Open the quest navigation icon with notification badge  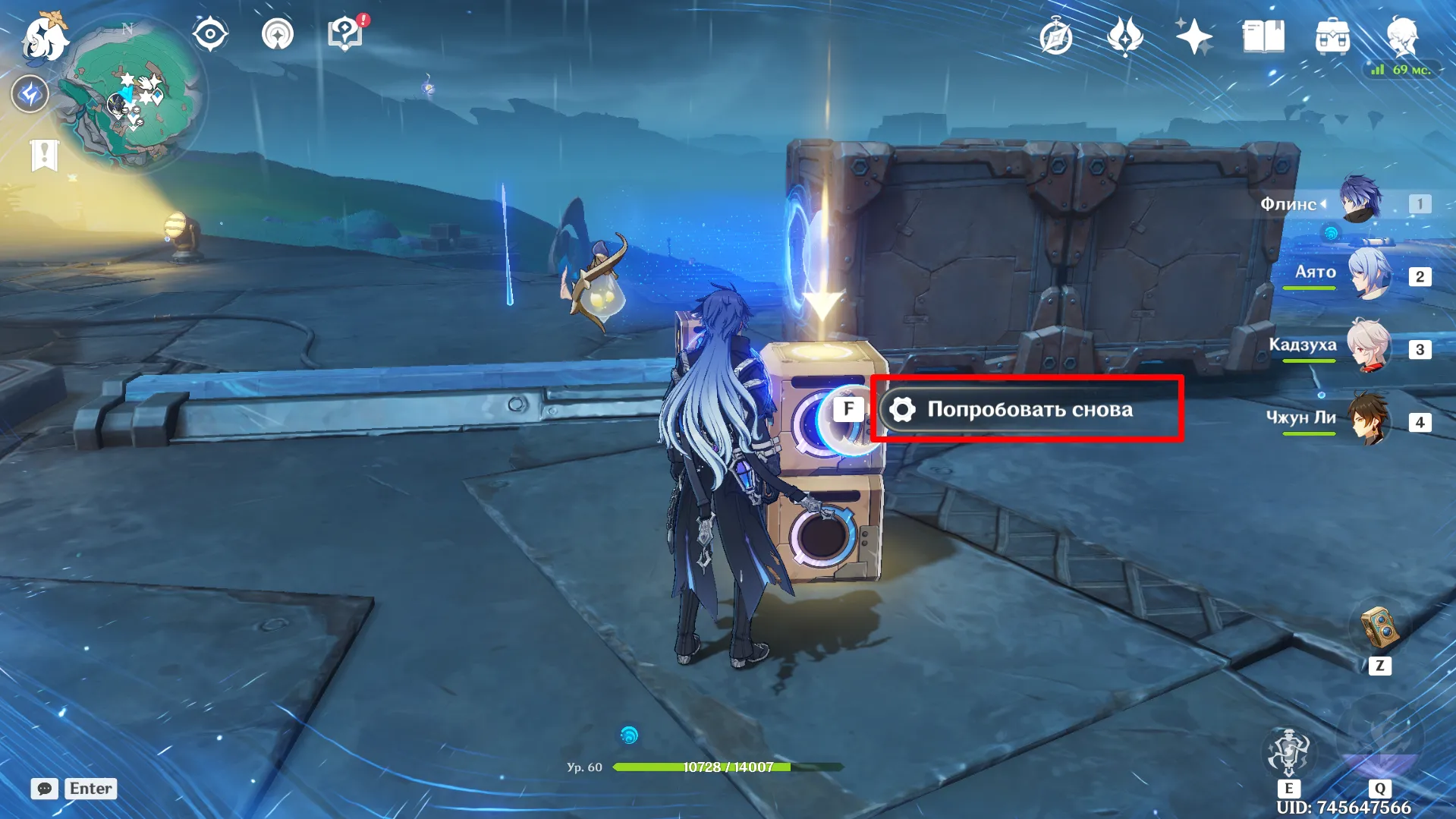click(x=344, y=33)
